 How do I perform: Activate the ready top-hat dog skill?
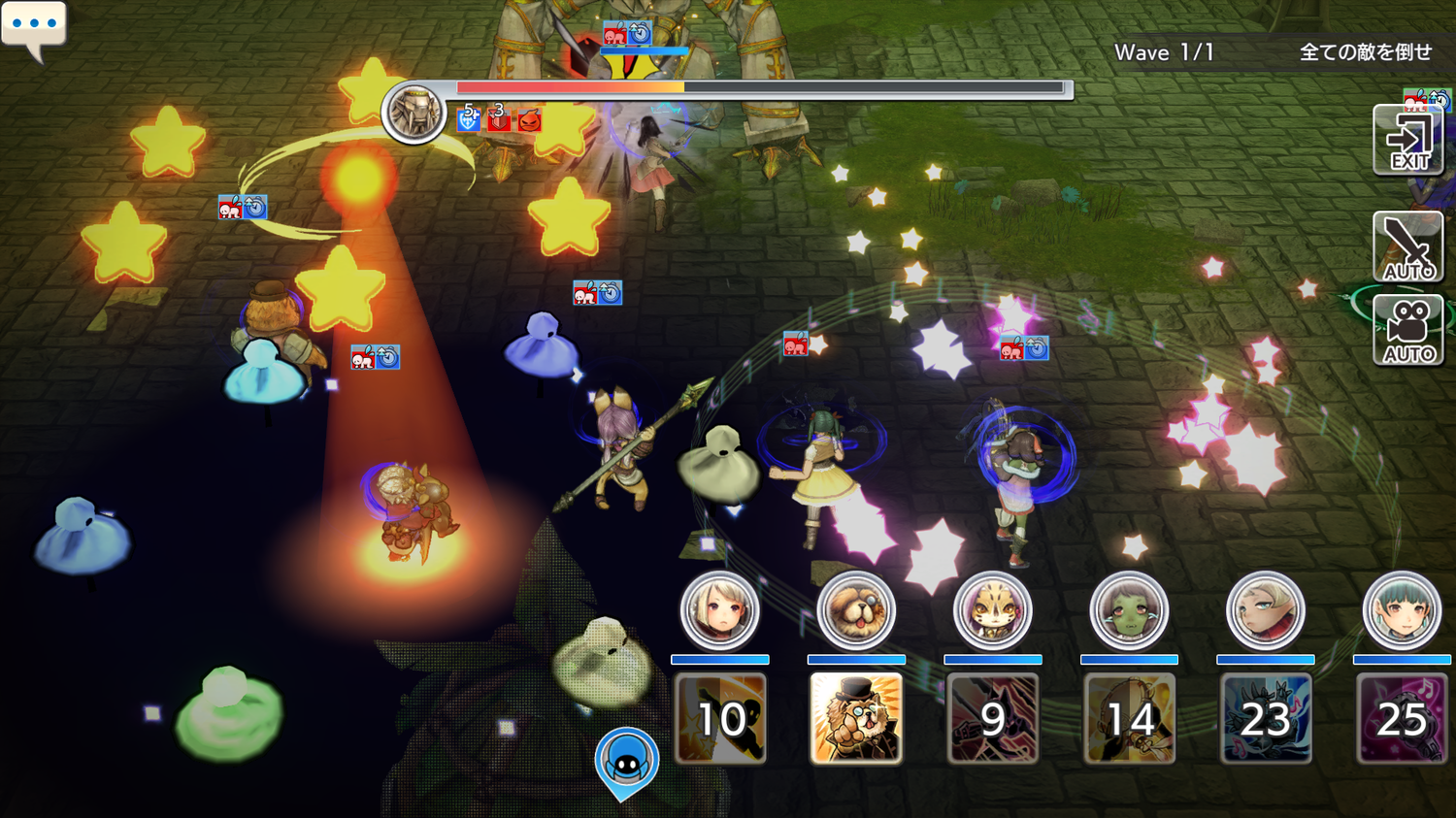(856, 719)
